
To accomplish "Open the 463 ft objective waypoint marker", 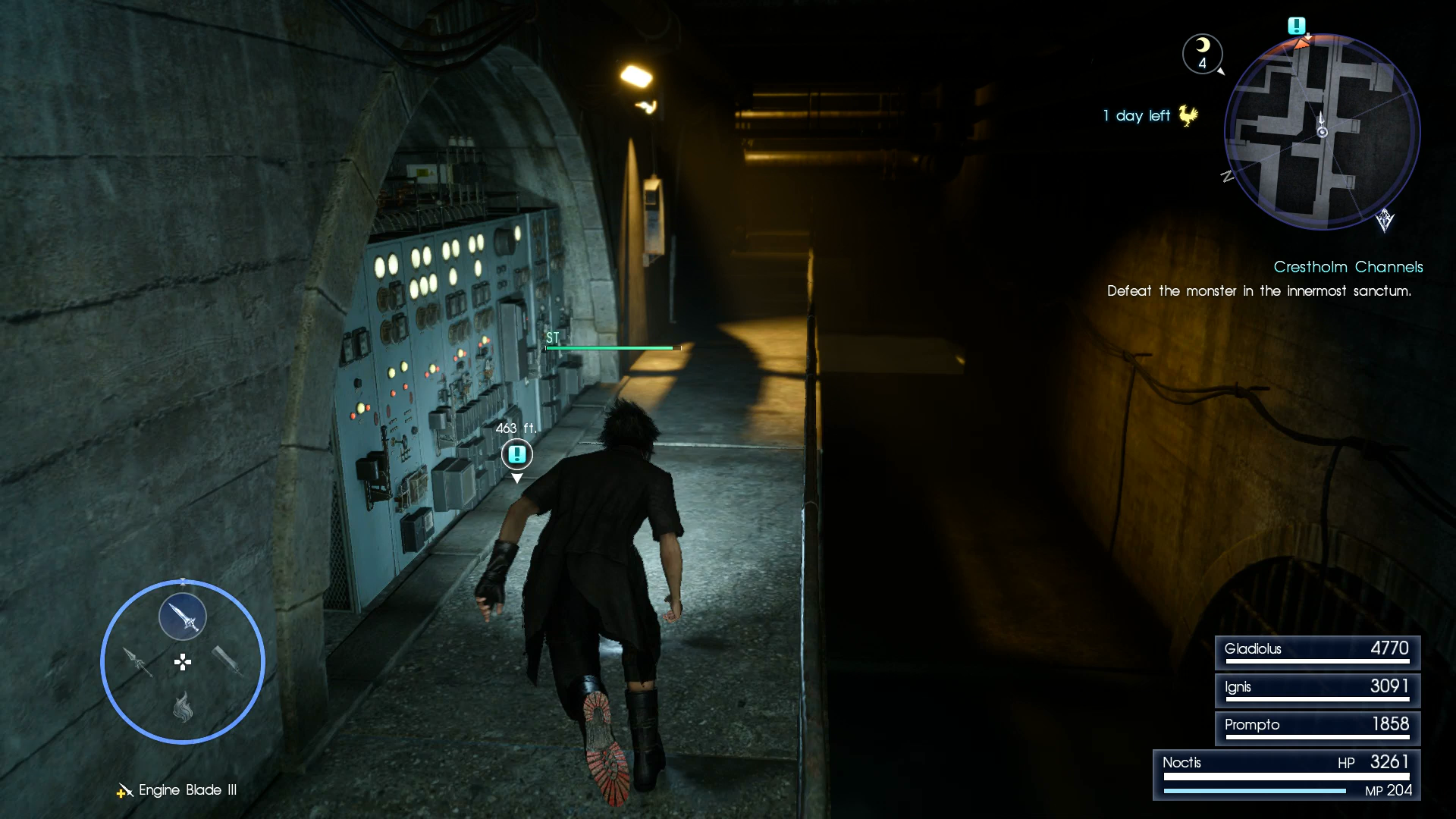I will (516, 456).
